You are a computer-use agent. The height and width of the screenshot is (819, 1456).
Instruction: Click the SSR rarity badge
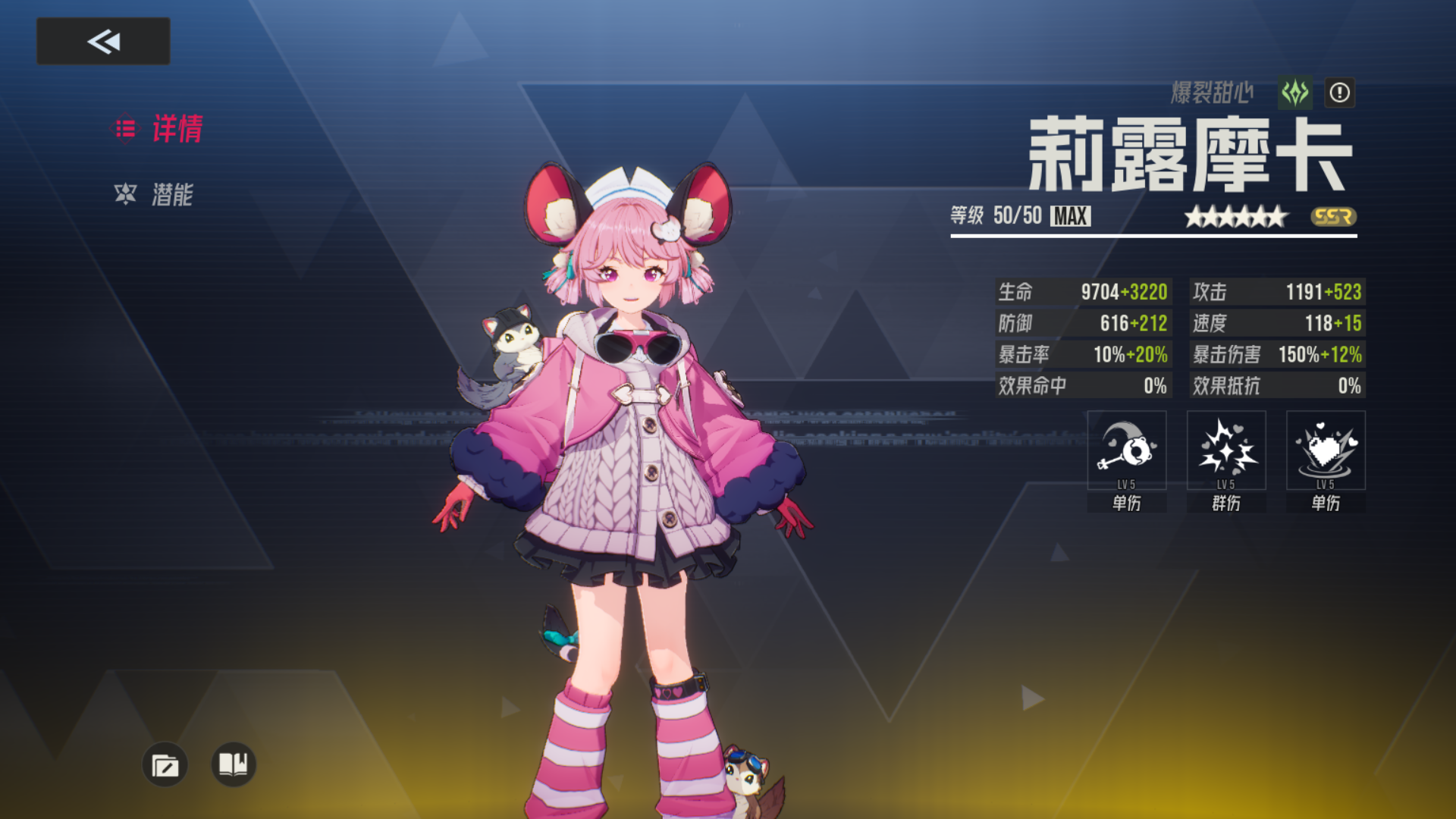[x=1338, y=218]
